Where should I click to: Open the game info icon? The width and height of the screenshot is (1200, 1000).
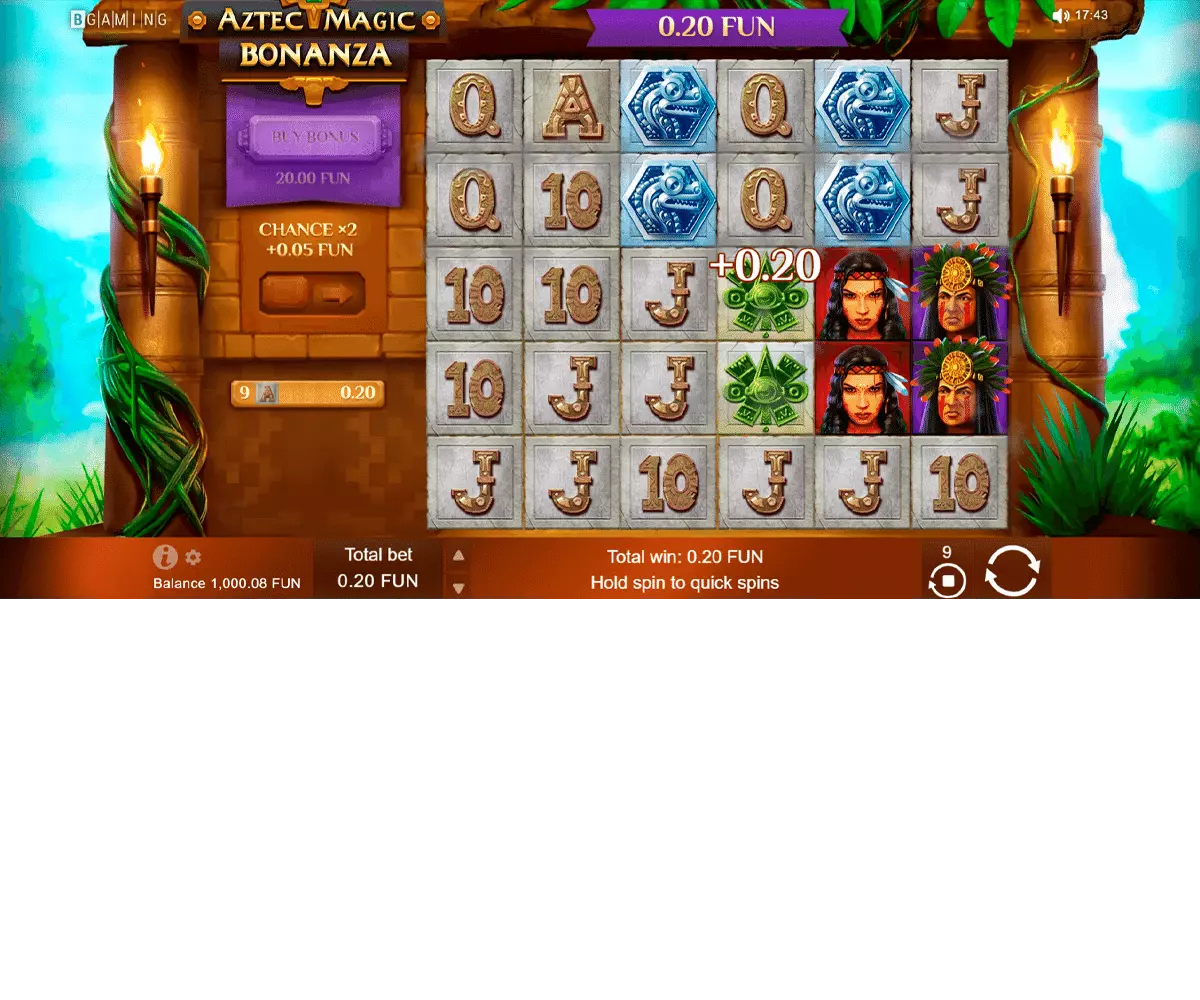tap(165, 557)
